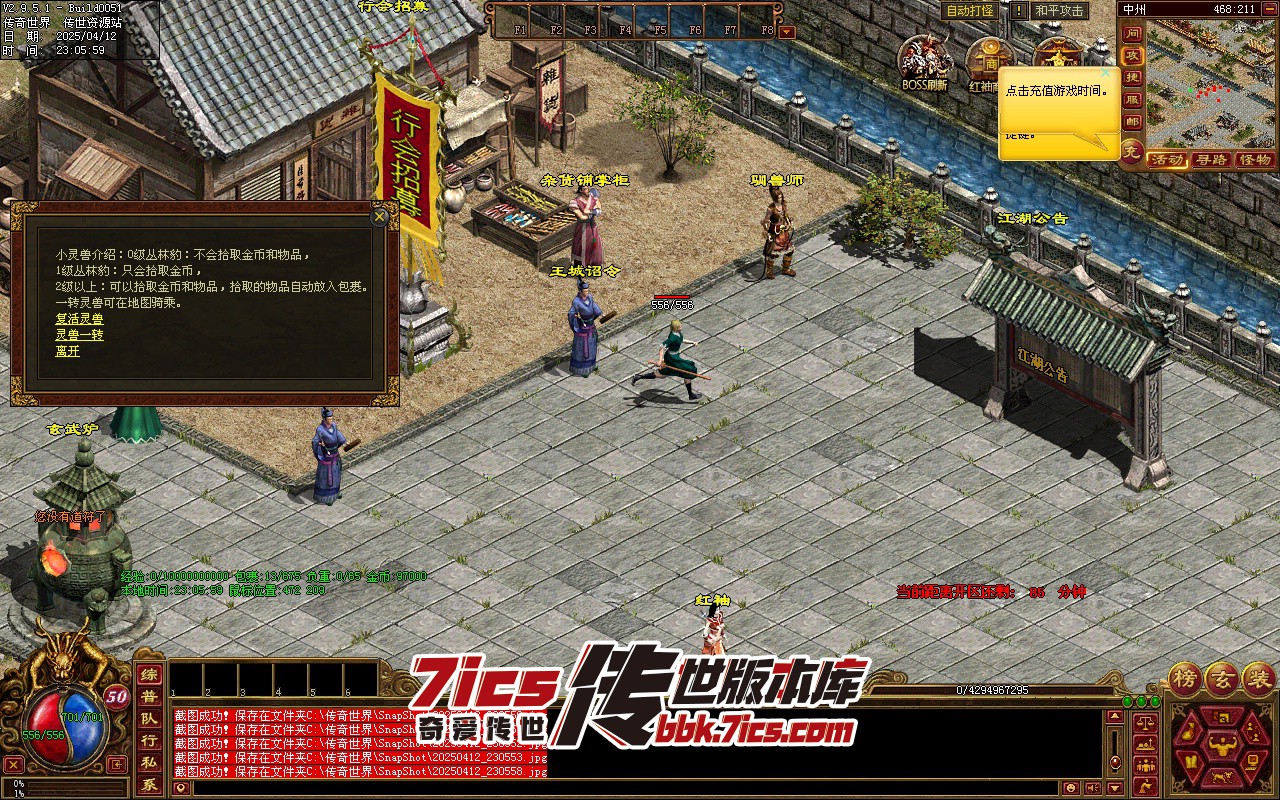The width and height of the screenshot is (1280, 800).
Task: Dismiss the yellow recharge tooltip bubble
Action: 1105,73
